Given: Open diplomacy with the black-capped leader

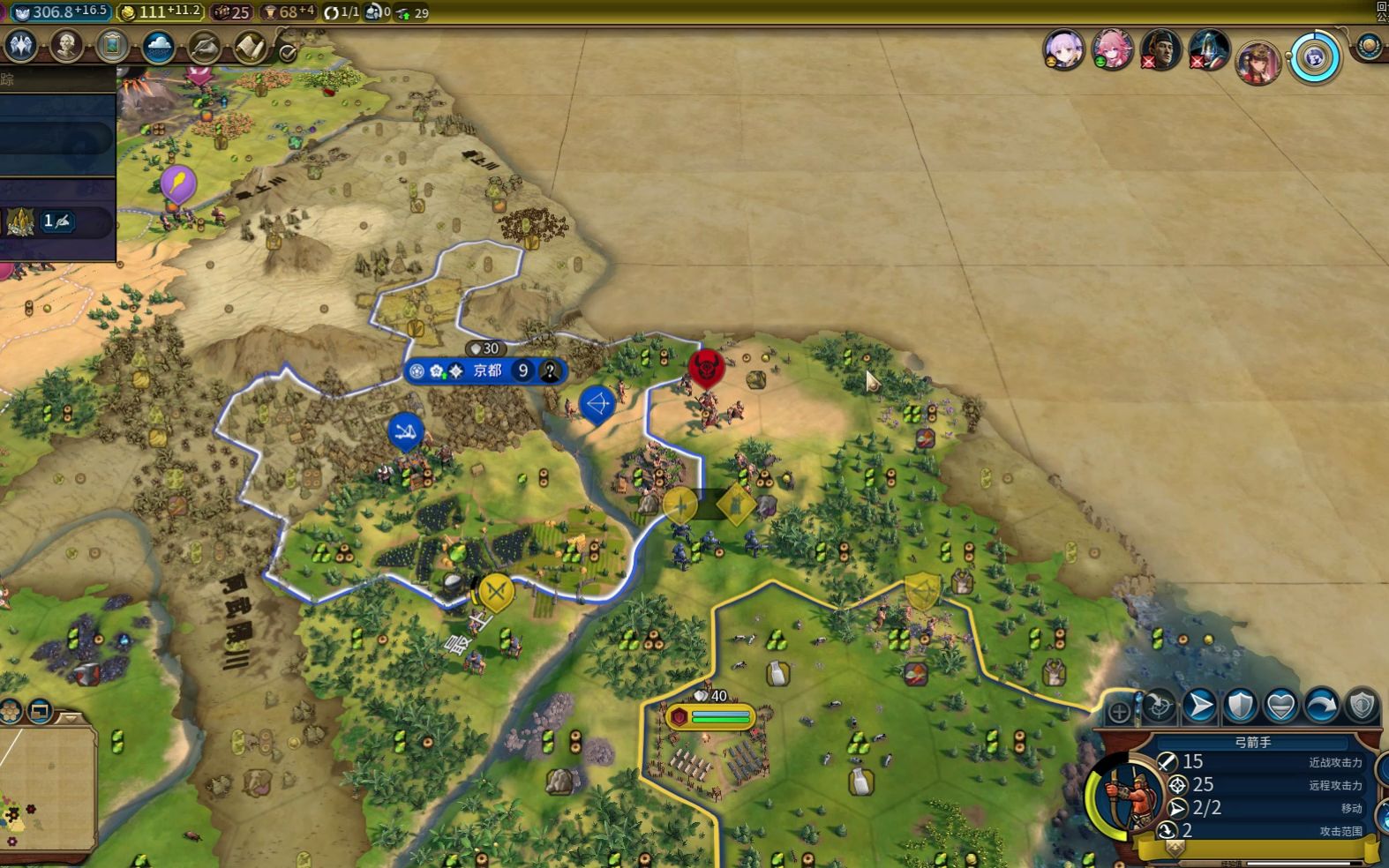Looking at the screenshot, I should (1160, 49).
